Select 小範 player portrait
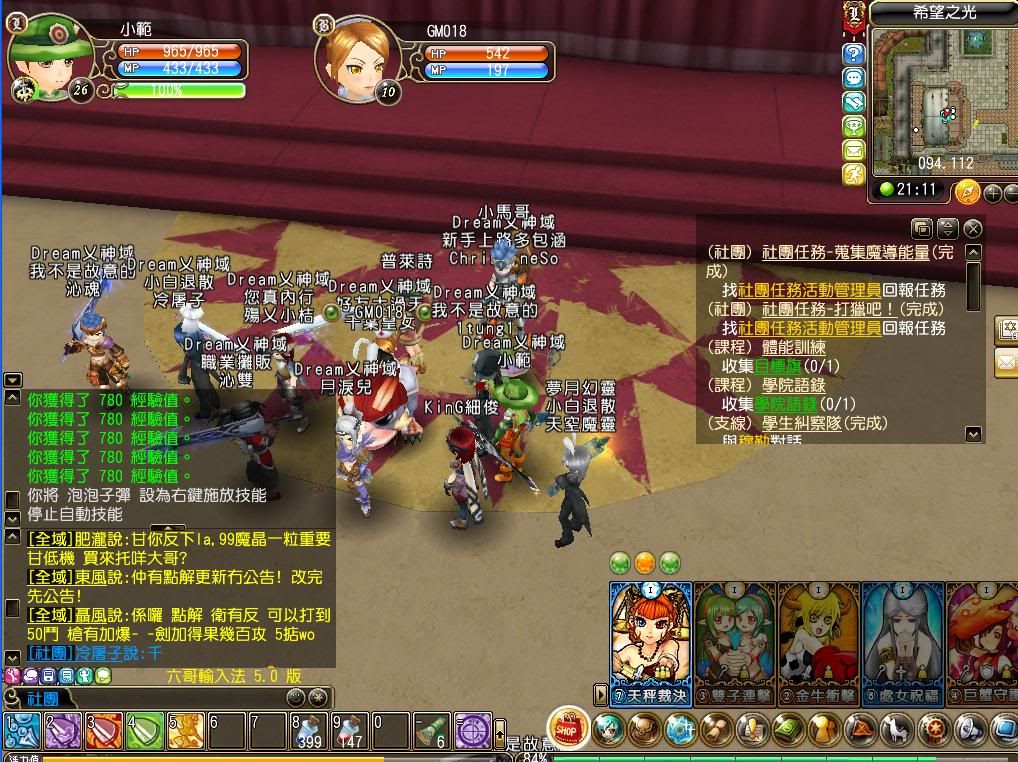This screenshot has width=1018, height=762. tap(50, 57)
